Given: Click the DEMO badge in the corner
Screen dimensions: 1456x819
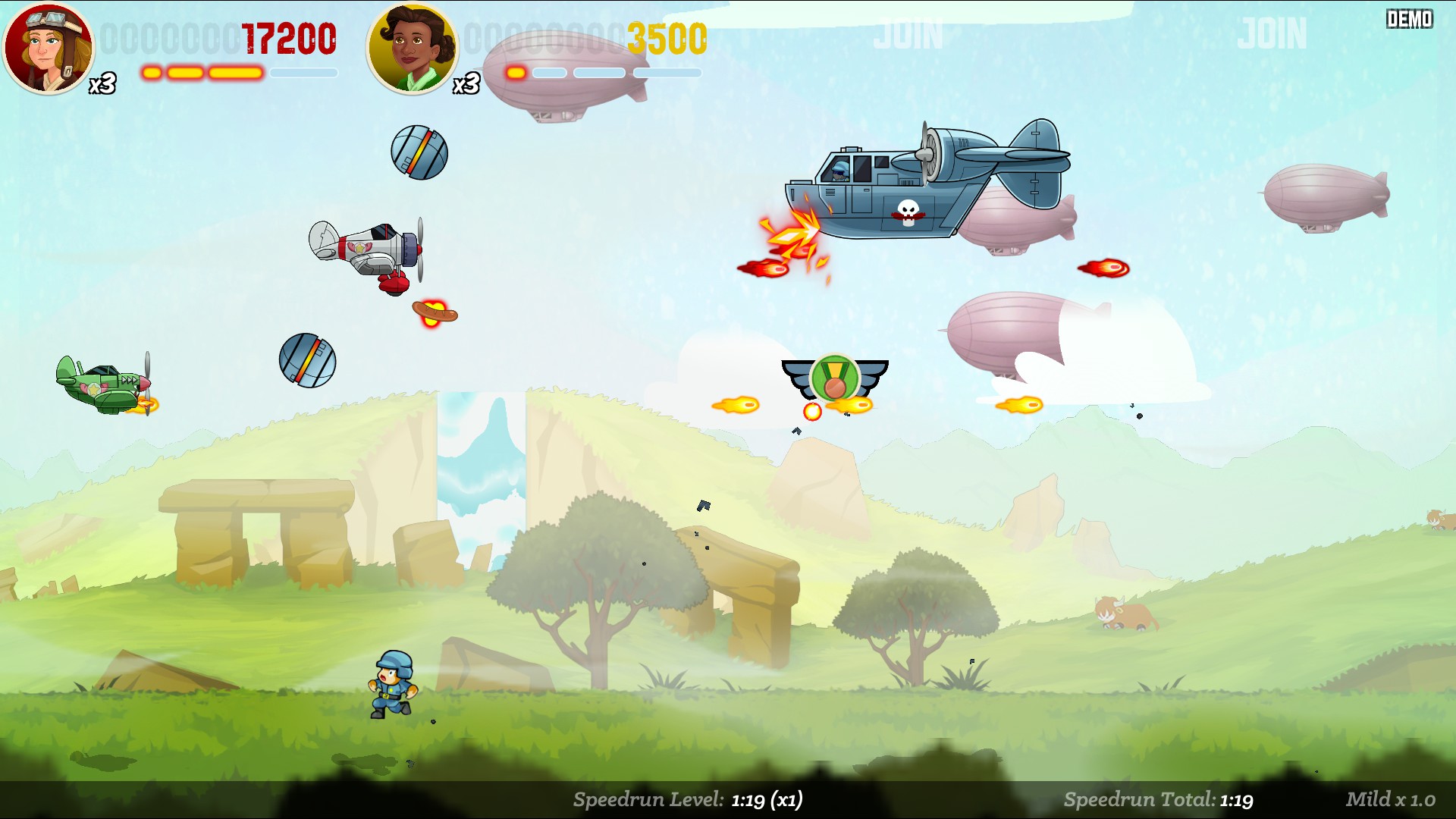Looking at the screenshot, I should (1409, 20).
